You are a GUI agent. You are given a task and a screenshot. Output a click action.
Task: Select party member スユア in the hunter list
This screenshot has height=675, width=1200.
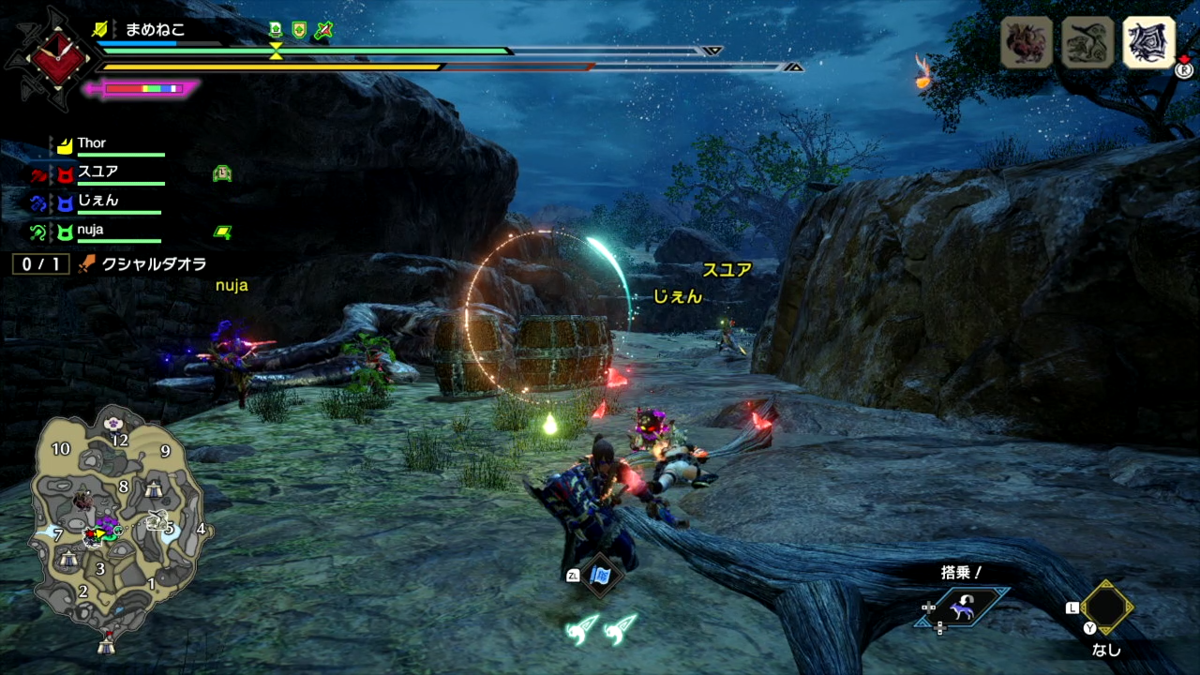click(x=97, y=172)
